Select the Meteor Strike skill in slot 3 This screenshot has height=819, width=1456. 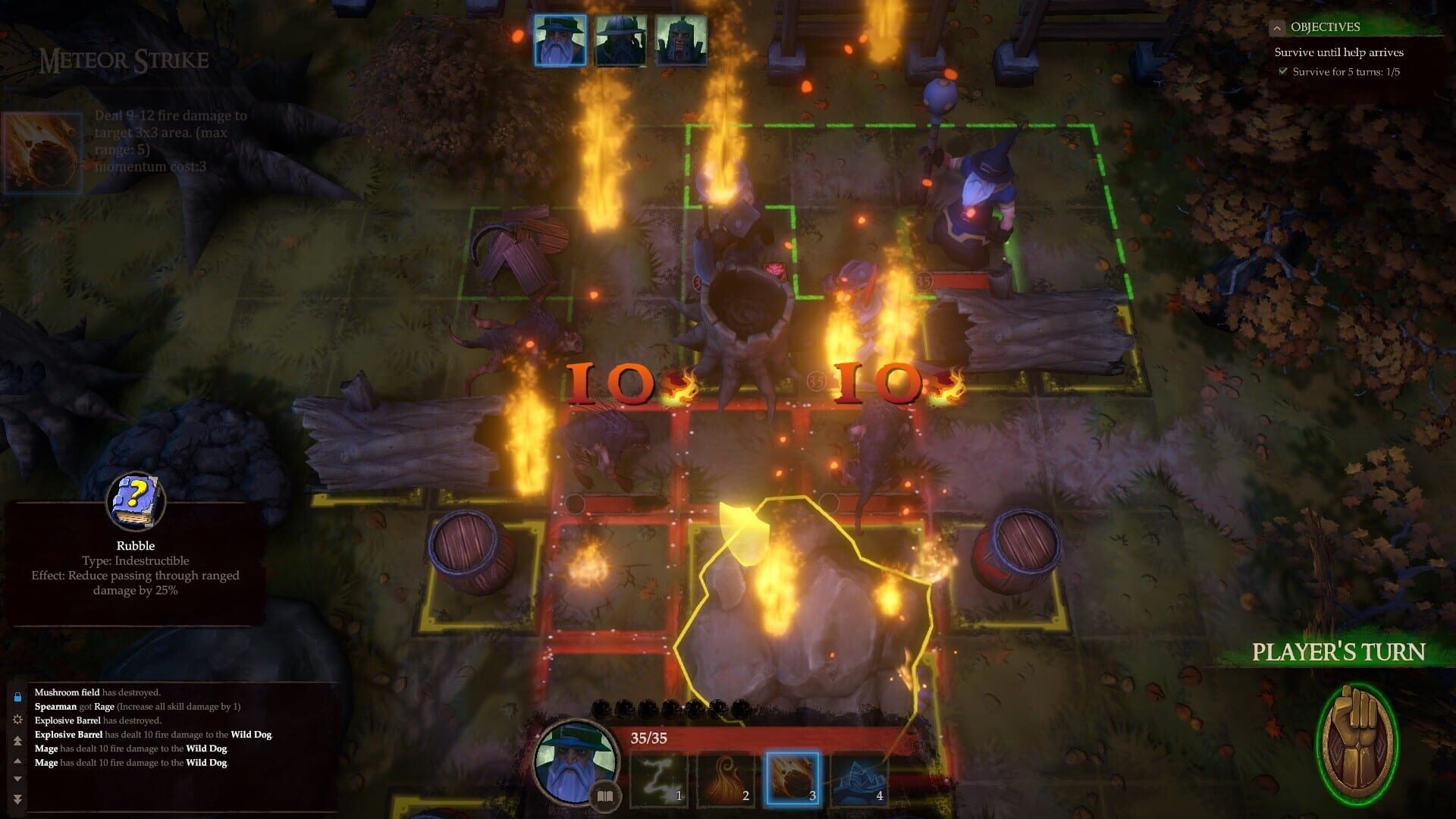(x=793, y=780)
